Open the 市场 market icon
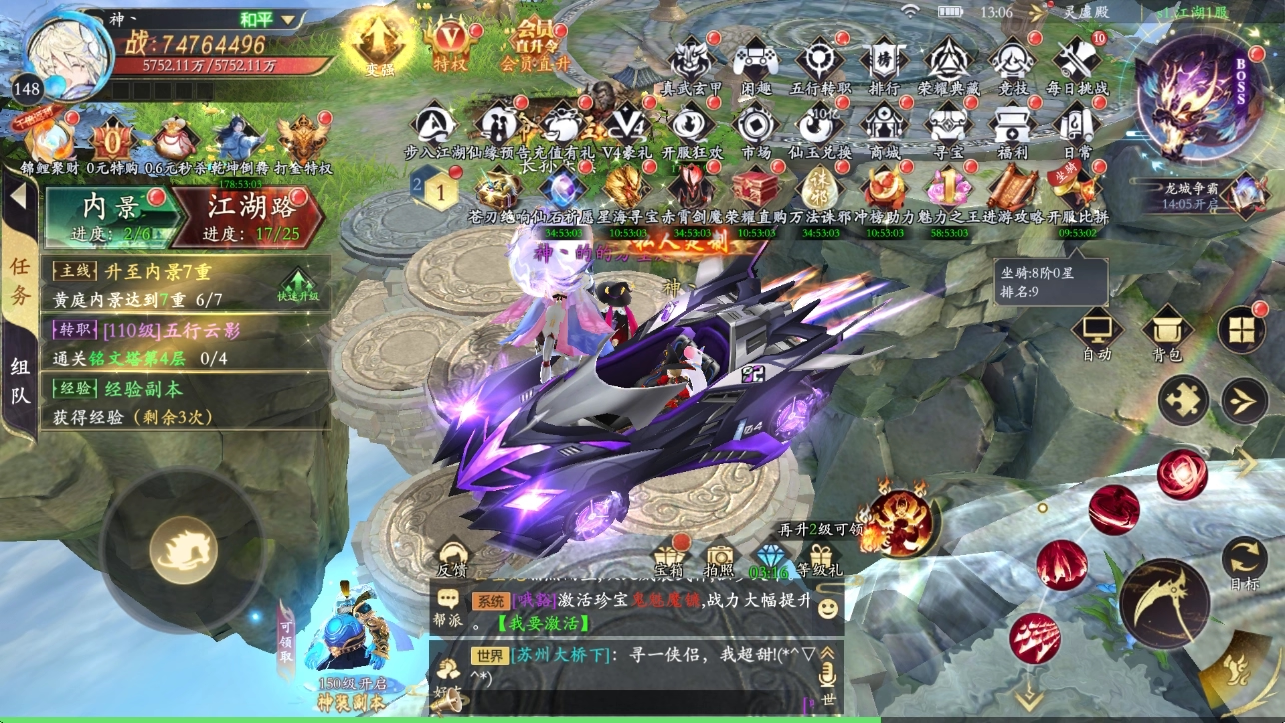The image size is (1285, 723). pyautogui.click(x=755, y=126)
